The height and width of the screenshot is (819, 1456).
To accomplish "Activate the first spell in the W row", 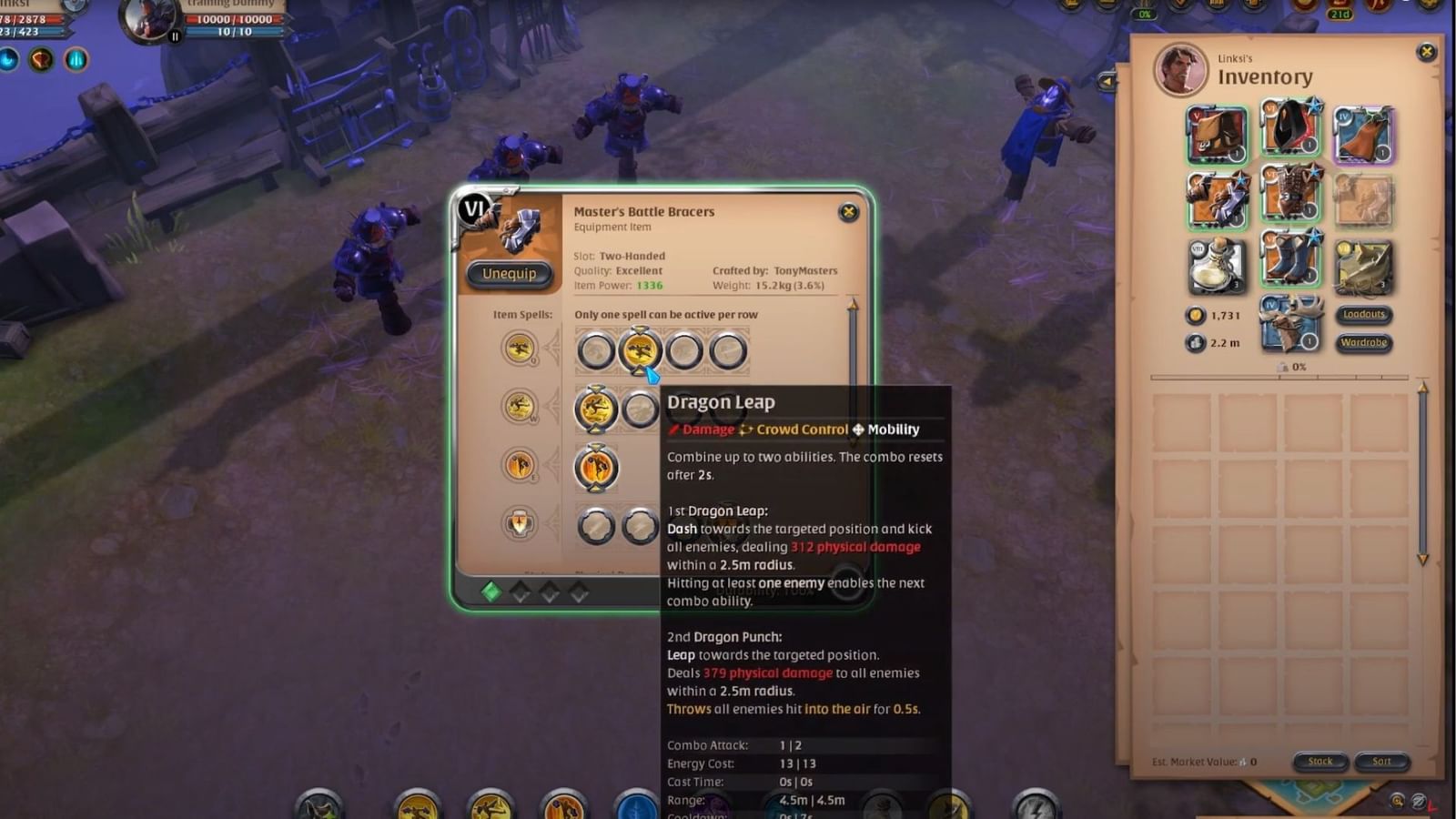I will tap(598, 409).
